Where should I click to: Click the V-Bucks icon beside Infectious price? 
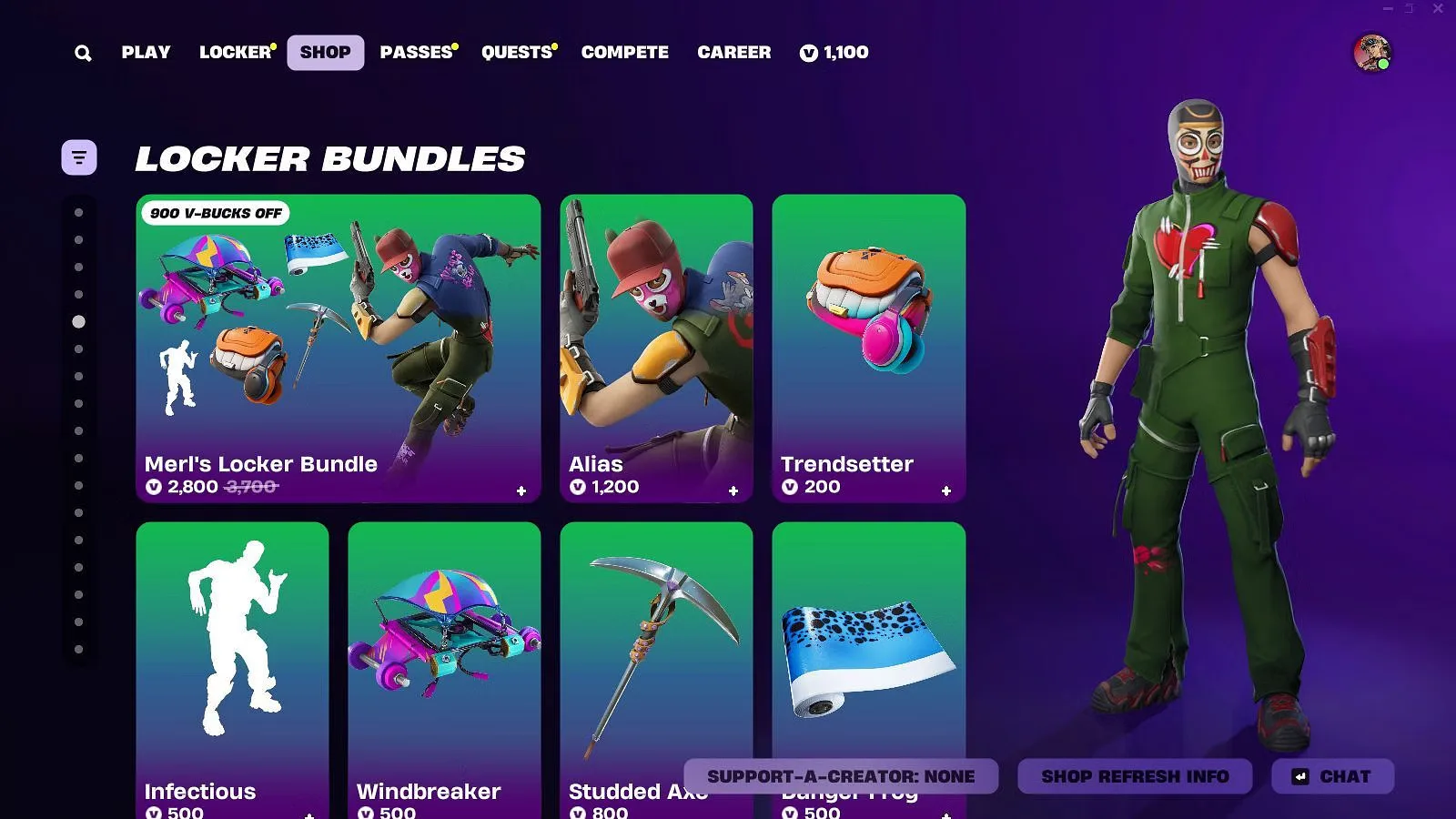156,813
